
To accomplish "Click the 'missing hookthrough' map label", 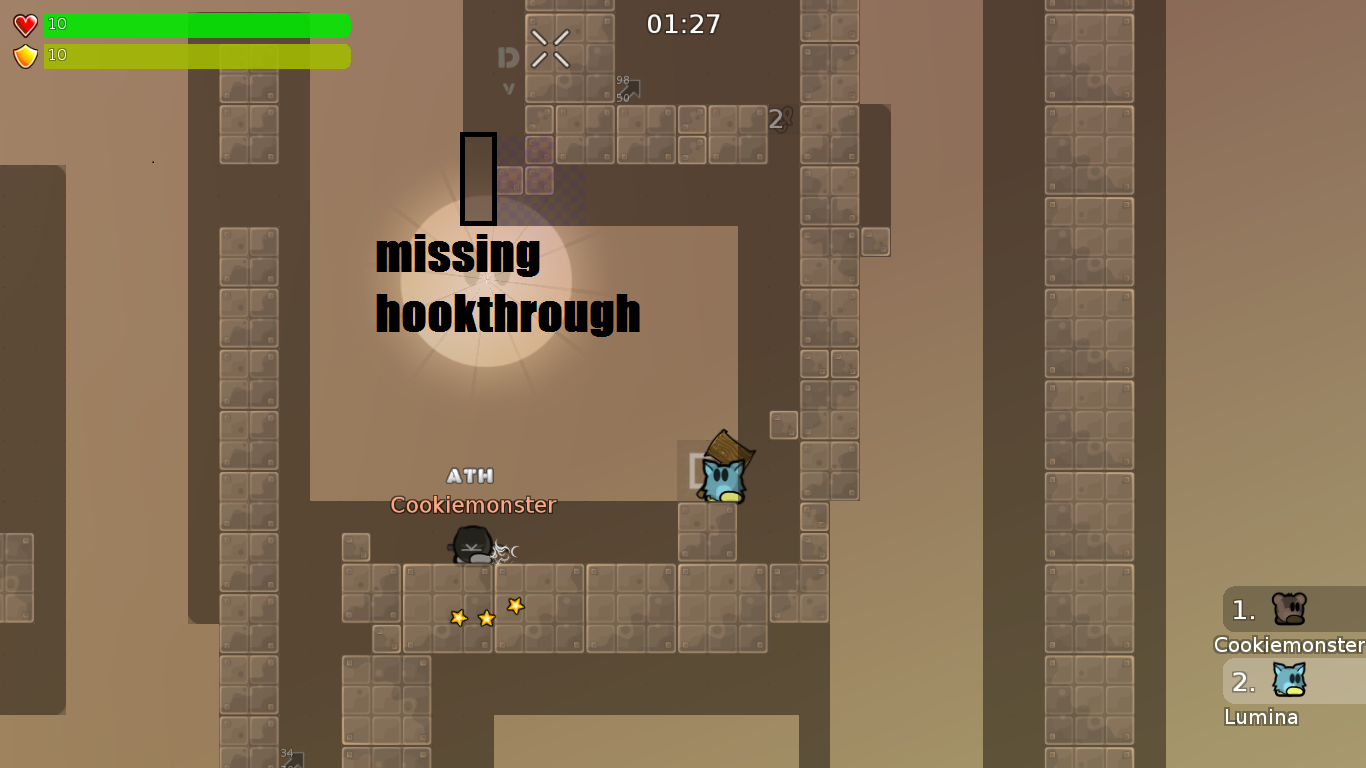I will pyautogui.click(x=507, y=285).
